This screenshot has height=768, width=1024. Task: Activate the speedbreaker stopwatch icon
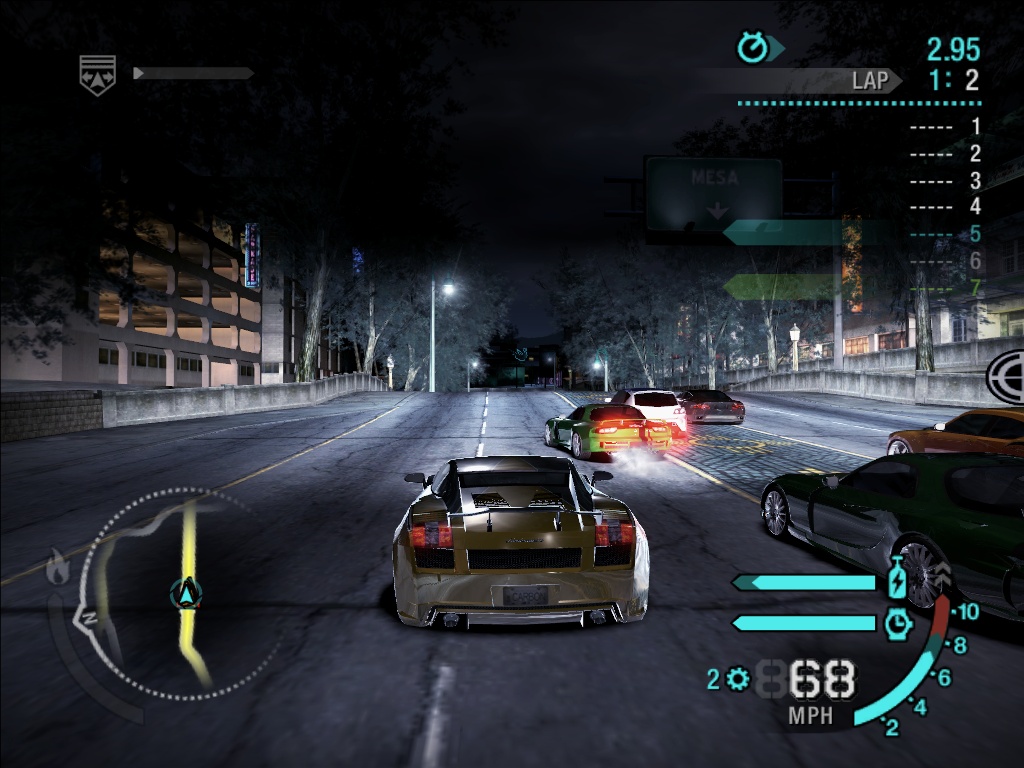(898, 623)
